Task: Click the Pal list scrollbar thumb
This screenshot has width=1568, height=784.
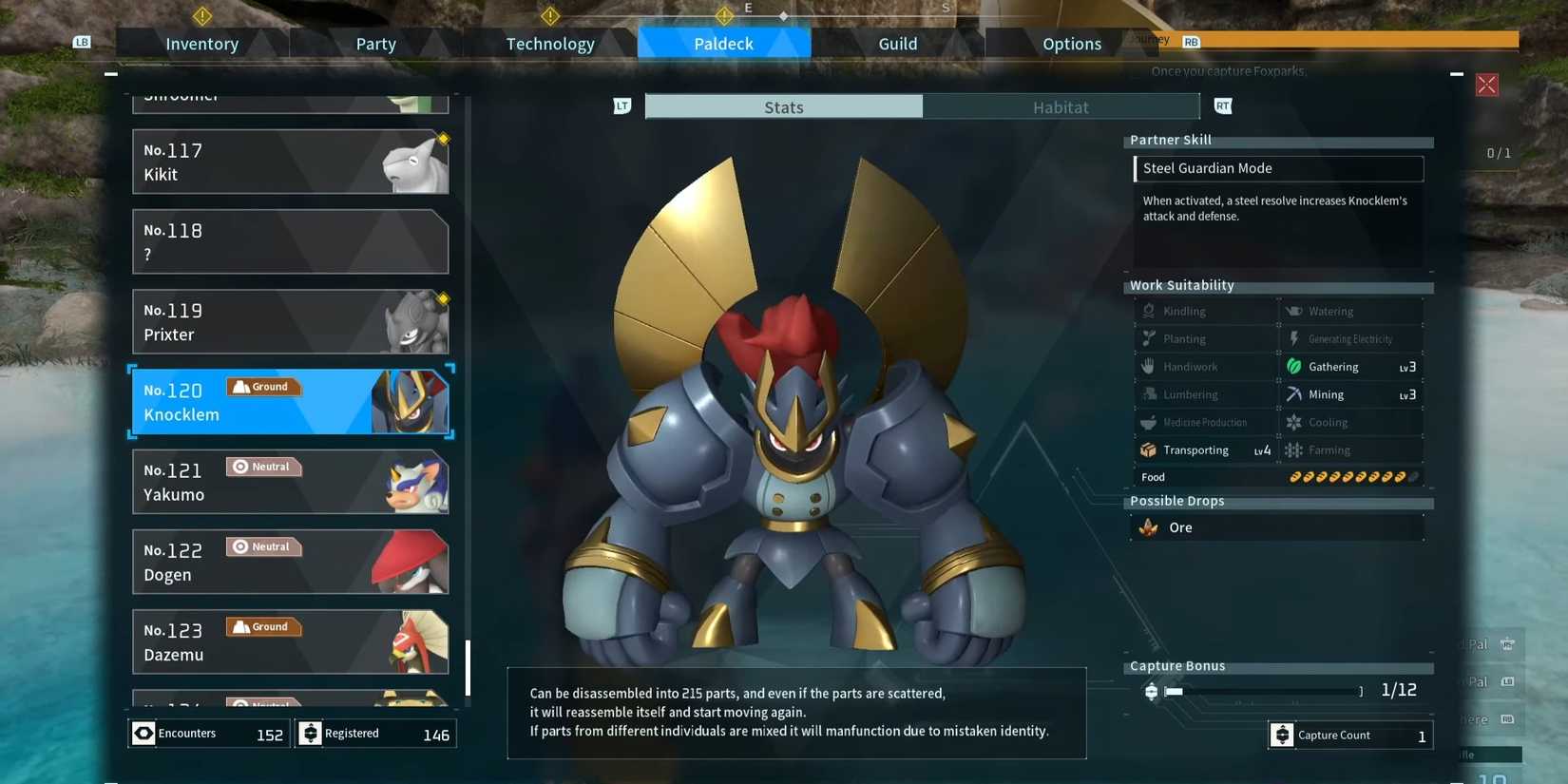Action: 468,667
